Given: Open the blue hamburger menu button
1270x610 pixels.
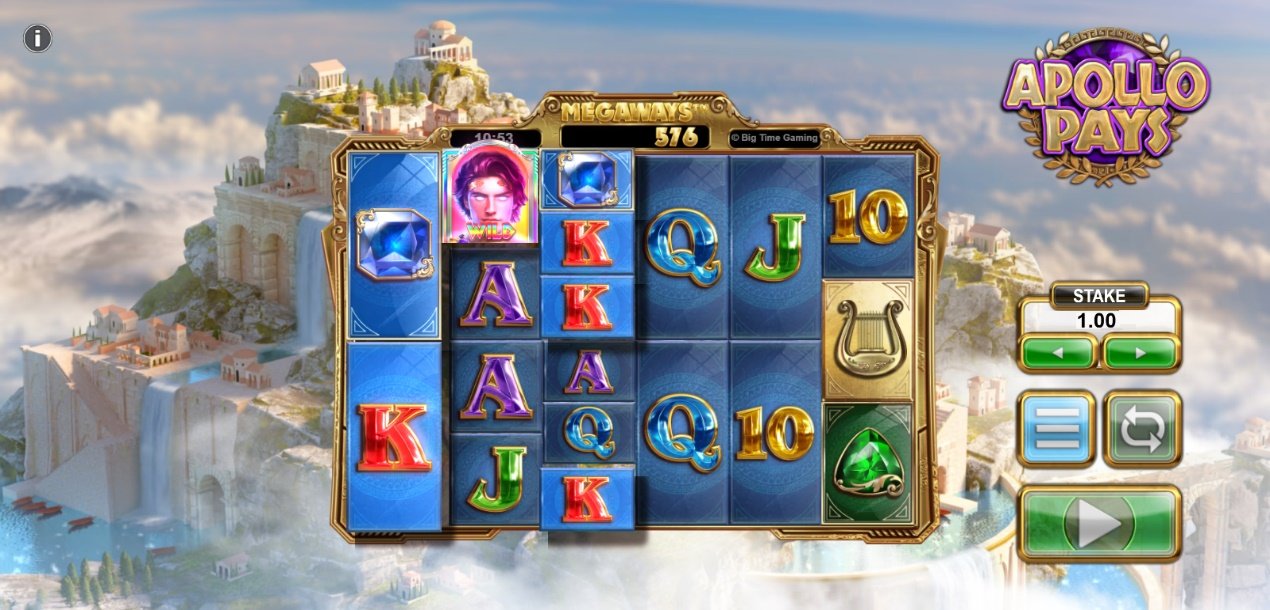Looking at the screenshot, I should tap(1057, 429).
